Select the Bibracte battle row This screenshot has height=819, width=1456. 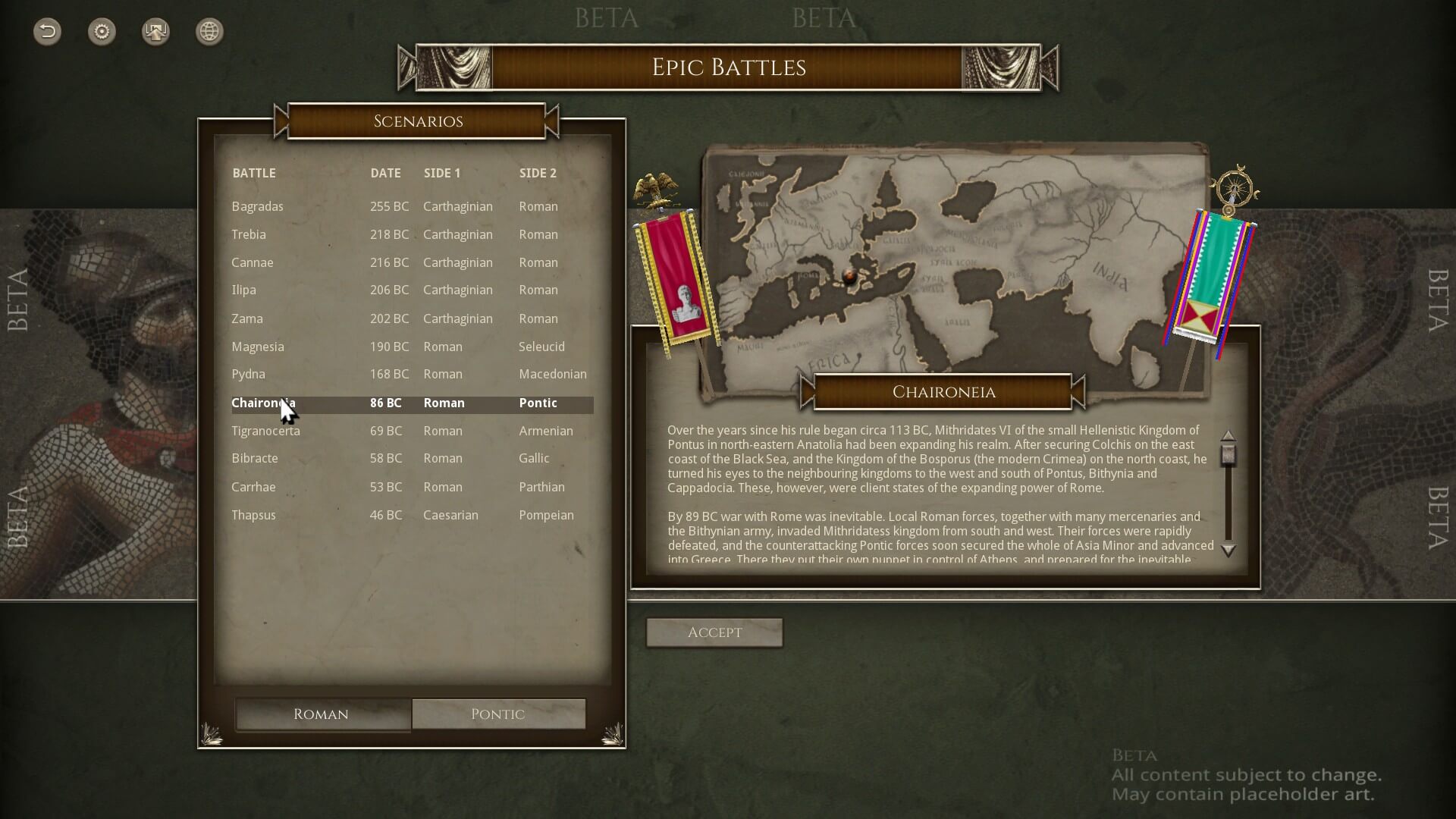tap(255, 458)
